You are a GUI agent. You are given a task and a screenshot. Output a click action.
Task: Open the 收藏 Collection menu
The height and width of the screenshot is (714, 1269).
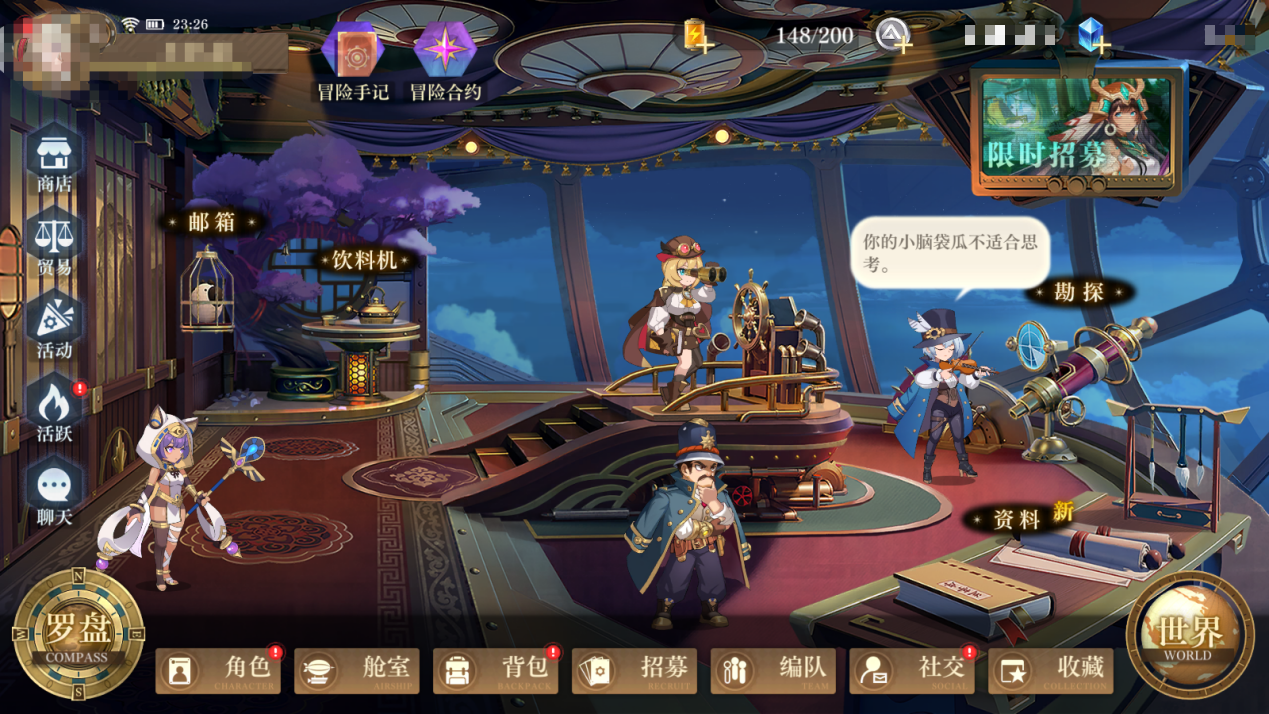pyautogui.click(x=1051, y=669)
